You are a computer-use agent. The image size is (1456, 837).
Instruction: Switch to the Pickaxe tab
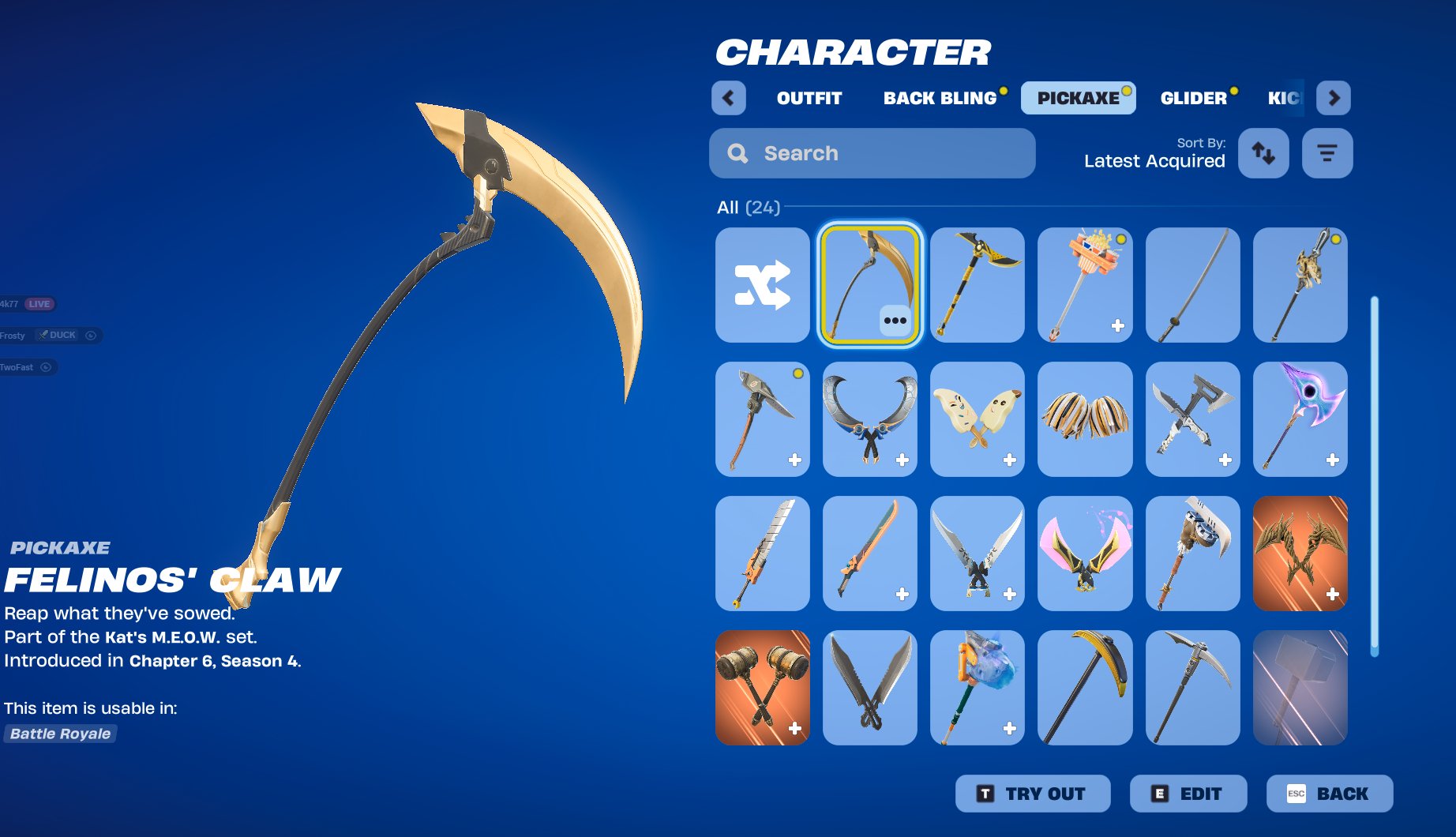(x=1079, y=97)
